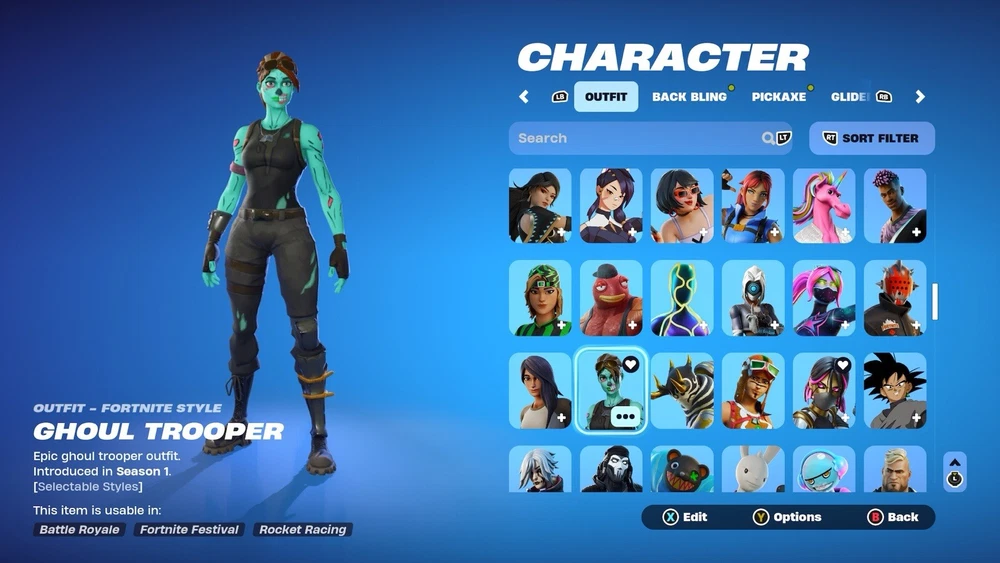Pick the red fish-head outfit
This screenshot has height=563, width=1000.
(x=611, y=298)
